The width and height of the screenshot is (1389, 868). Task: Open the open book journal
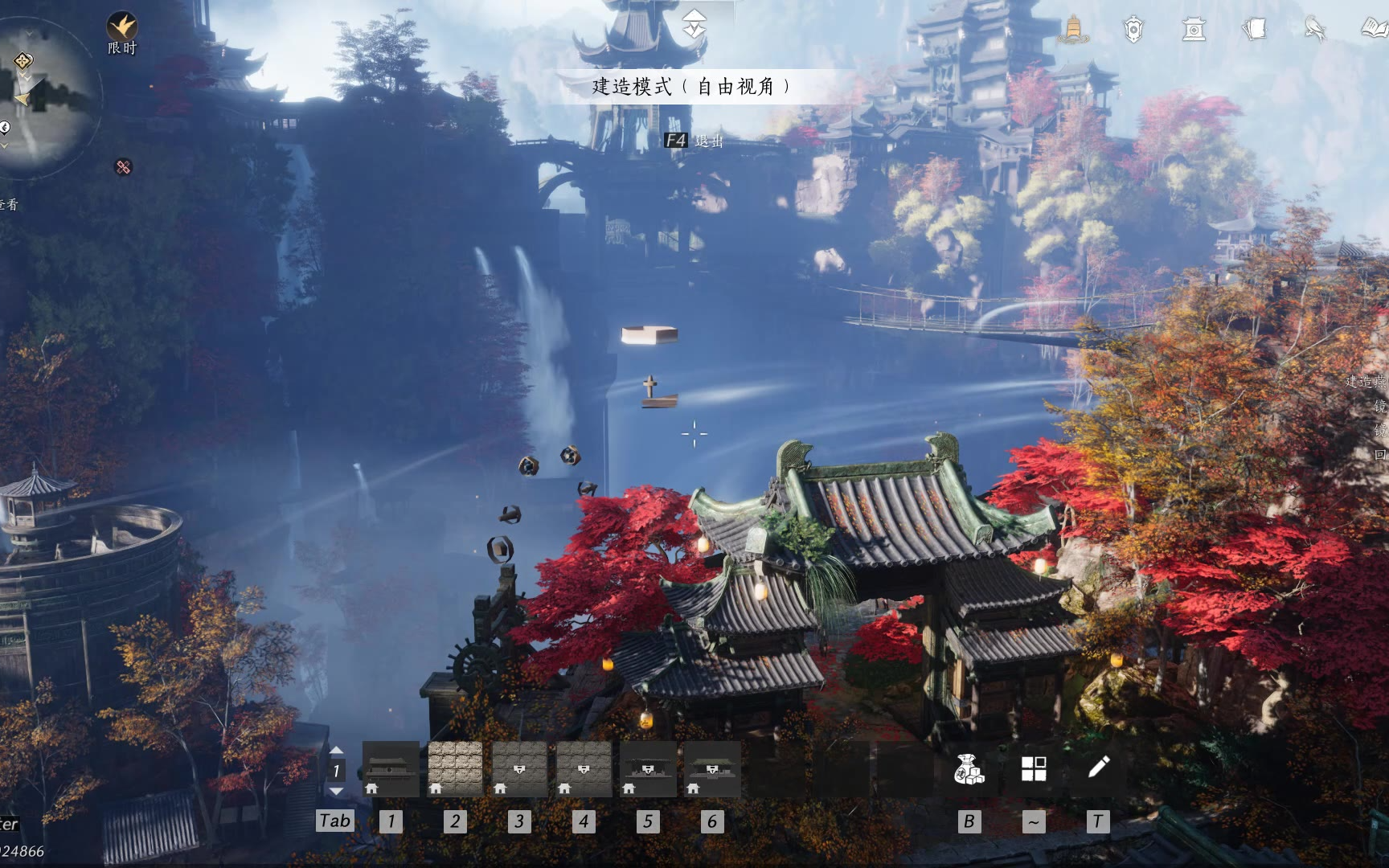click(1375, 30)
